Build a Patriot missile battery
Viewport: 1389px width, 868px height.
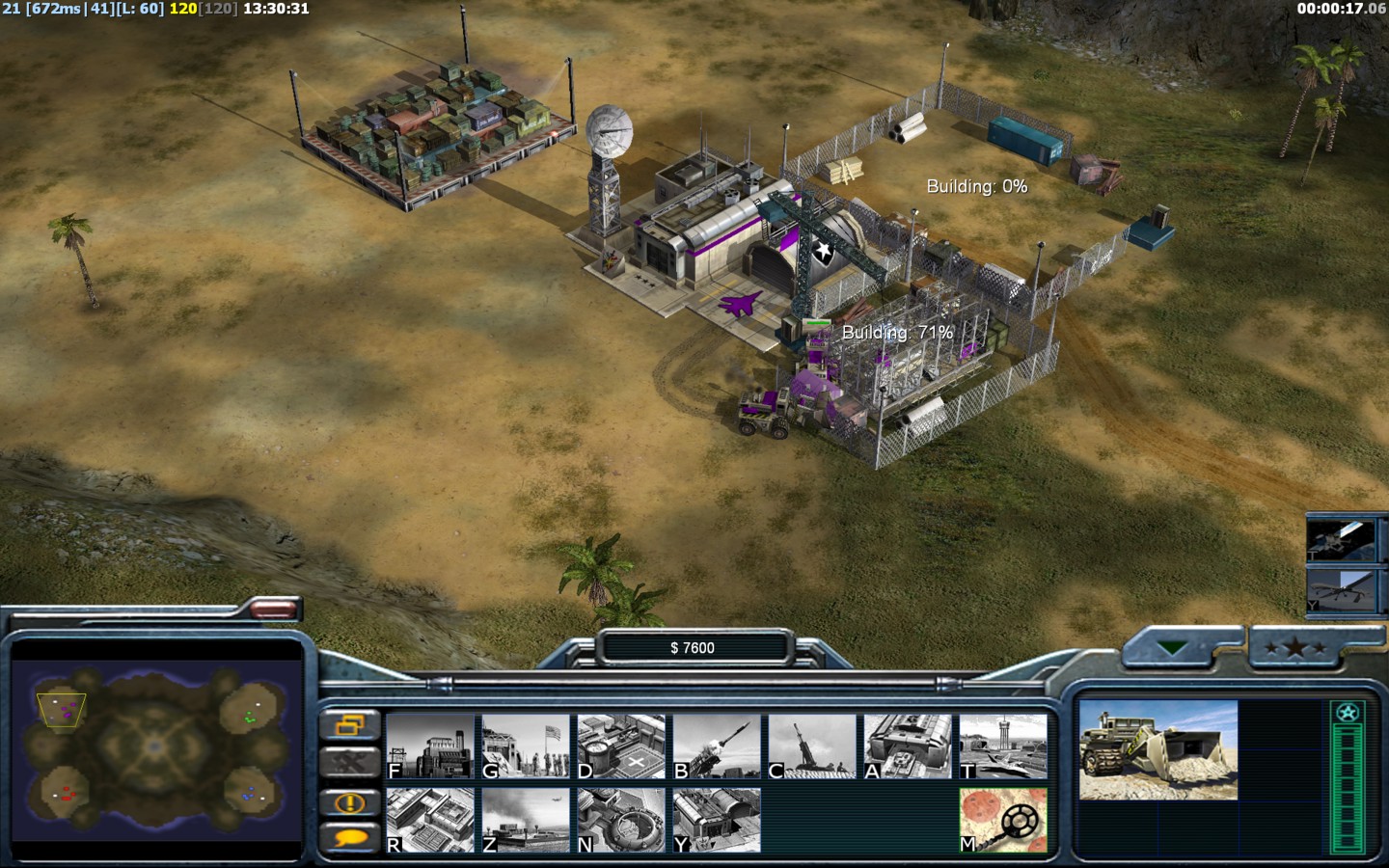[717, 746]
